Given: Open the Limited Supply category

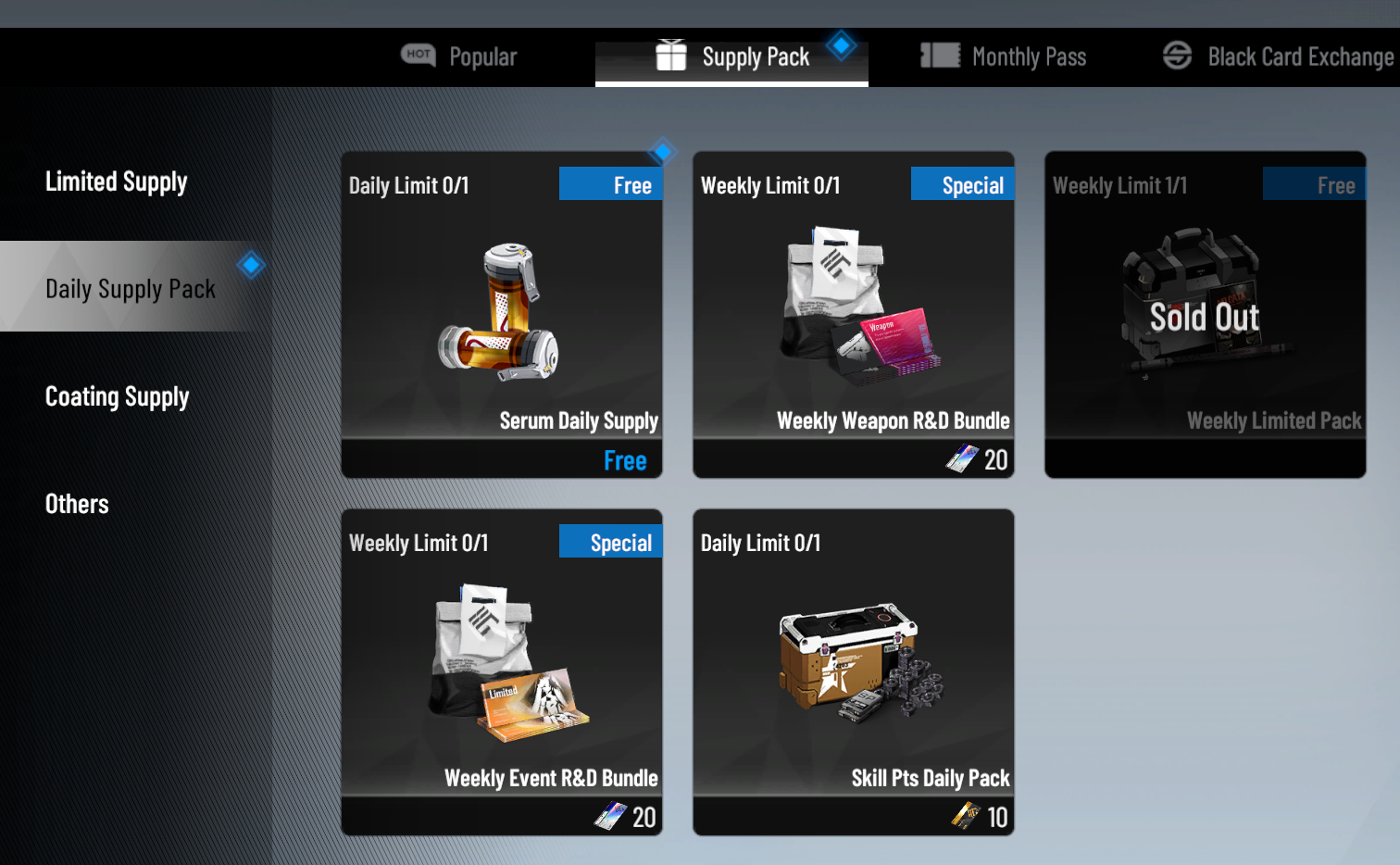Looking at the screenshot, I should pos(117,182).
